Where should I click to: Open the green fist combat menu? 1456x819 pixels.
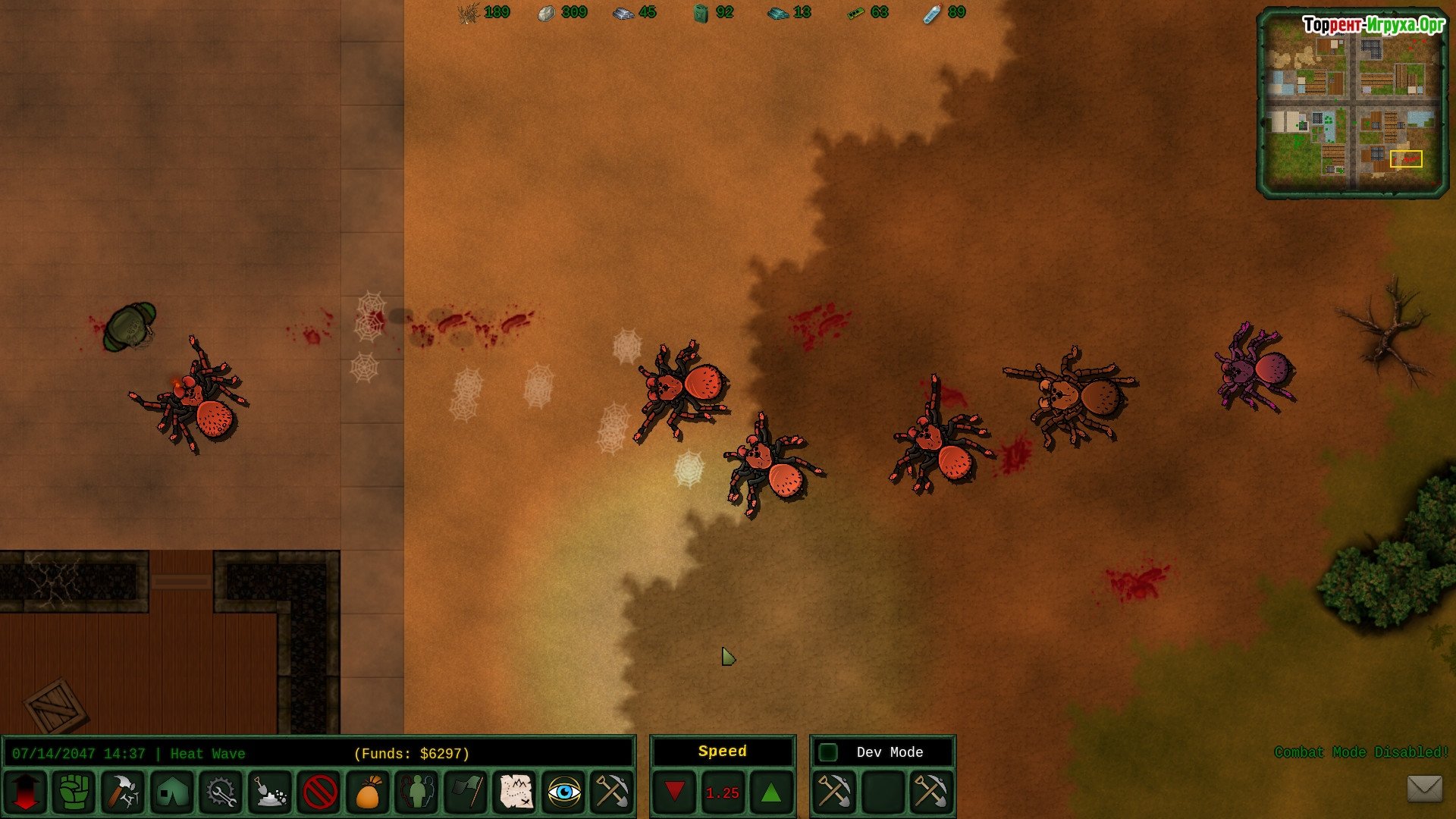74,792
